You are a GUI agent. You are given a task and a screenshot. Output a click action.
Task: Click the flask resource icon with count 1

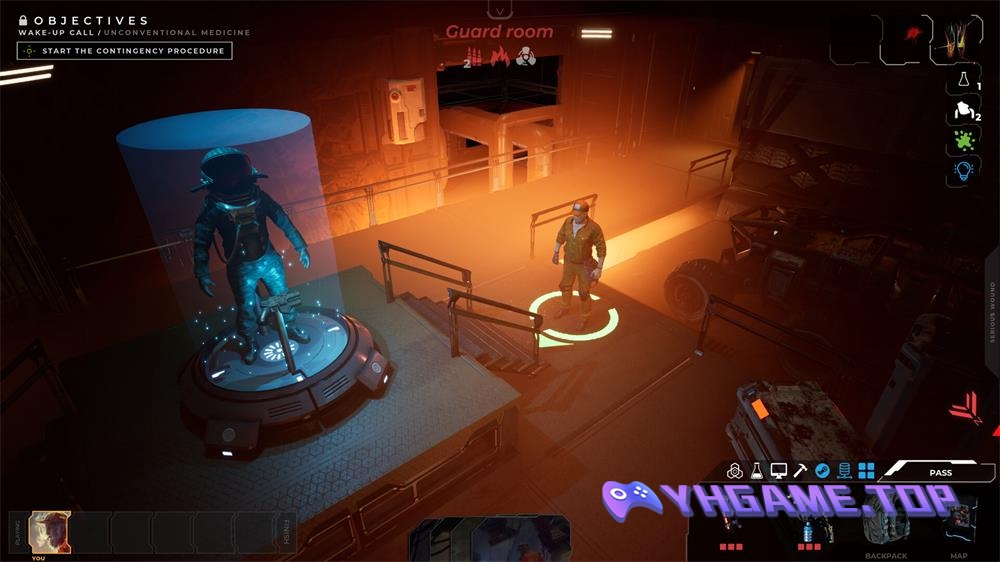[964, 79]
